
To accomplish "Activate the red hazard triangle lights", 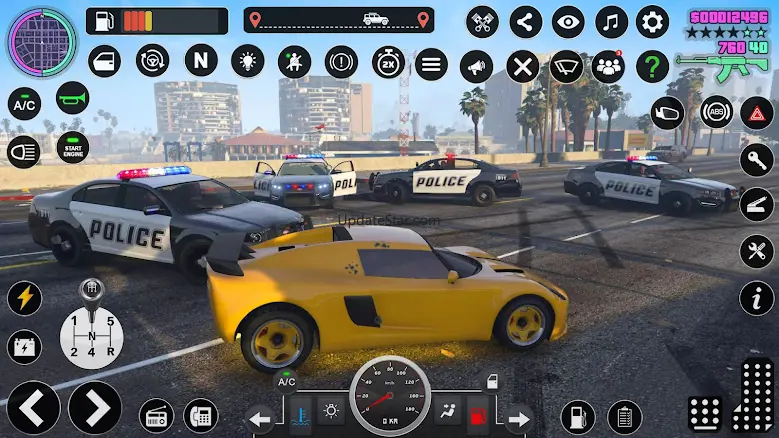I will [756, 112].
